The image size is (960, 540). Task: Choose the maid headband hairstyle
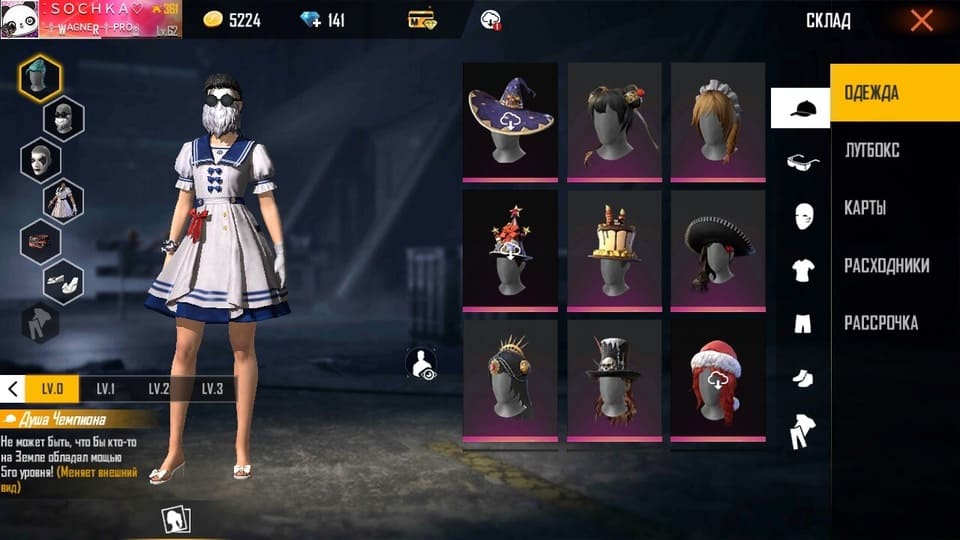pyautogui.click(x=717, y=121)
